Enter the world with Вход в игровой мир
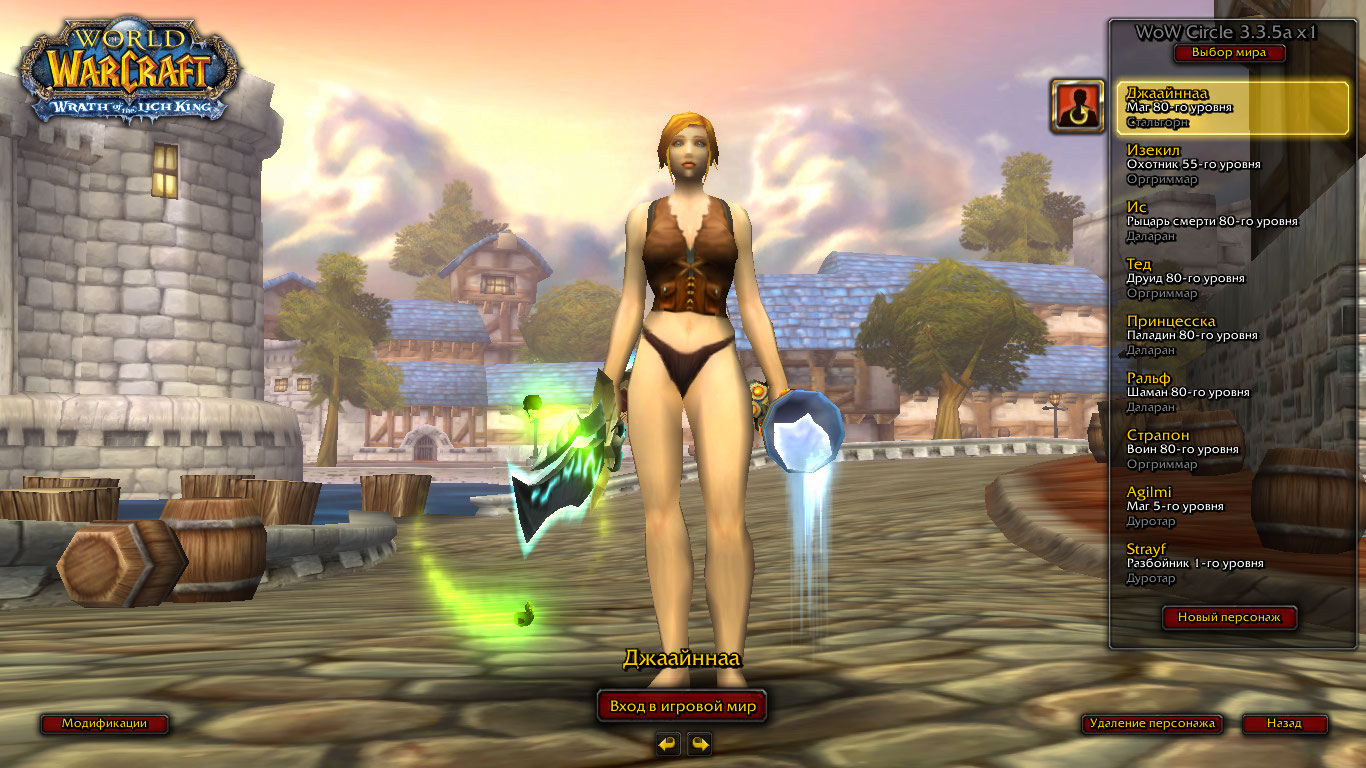Screen dimensions: 1366x768 point(682,706)
